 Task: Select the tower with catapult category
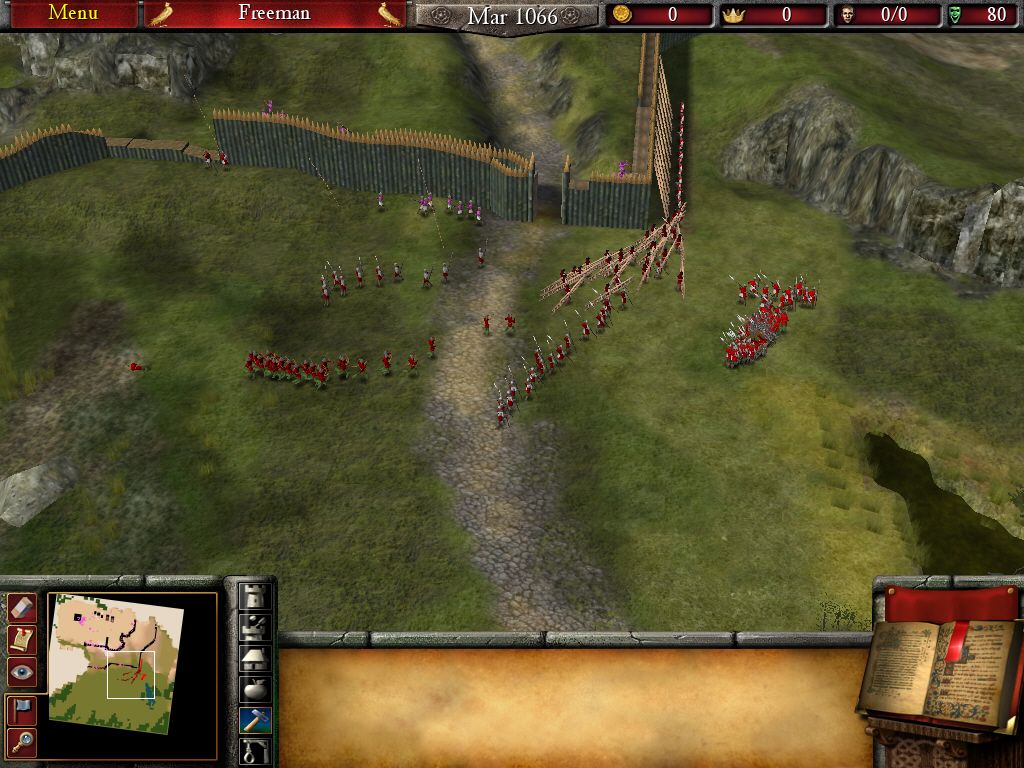[x=256, y=627]
